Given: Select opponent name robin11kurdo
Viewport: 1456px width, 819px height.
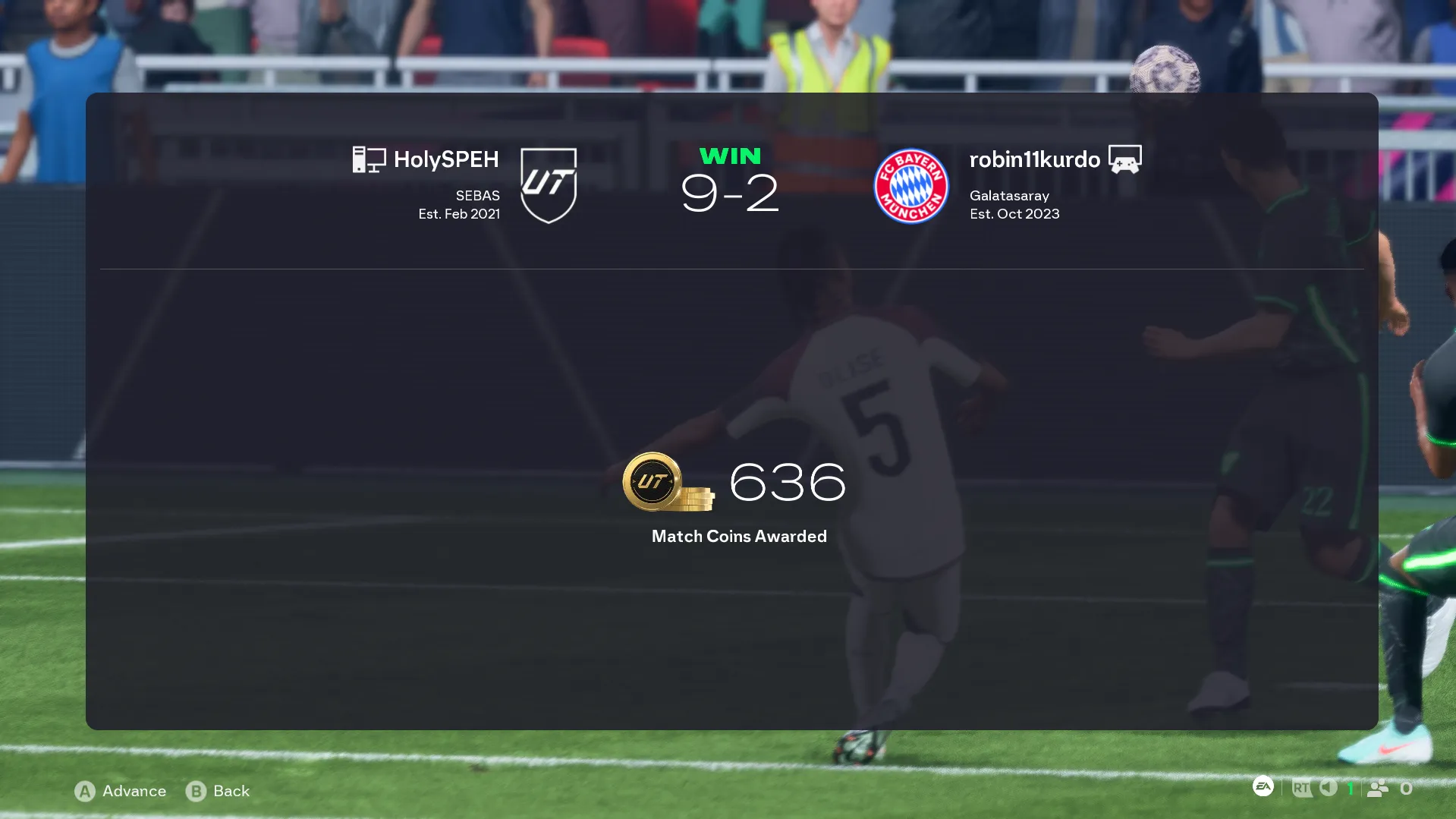Looking at the screenshot, I should tap(1034, 159).
